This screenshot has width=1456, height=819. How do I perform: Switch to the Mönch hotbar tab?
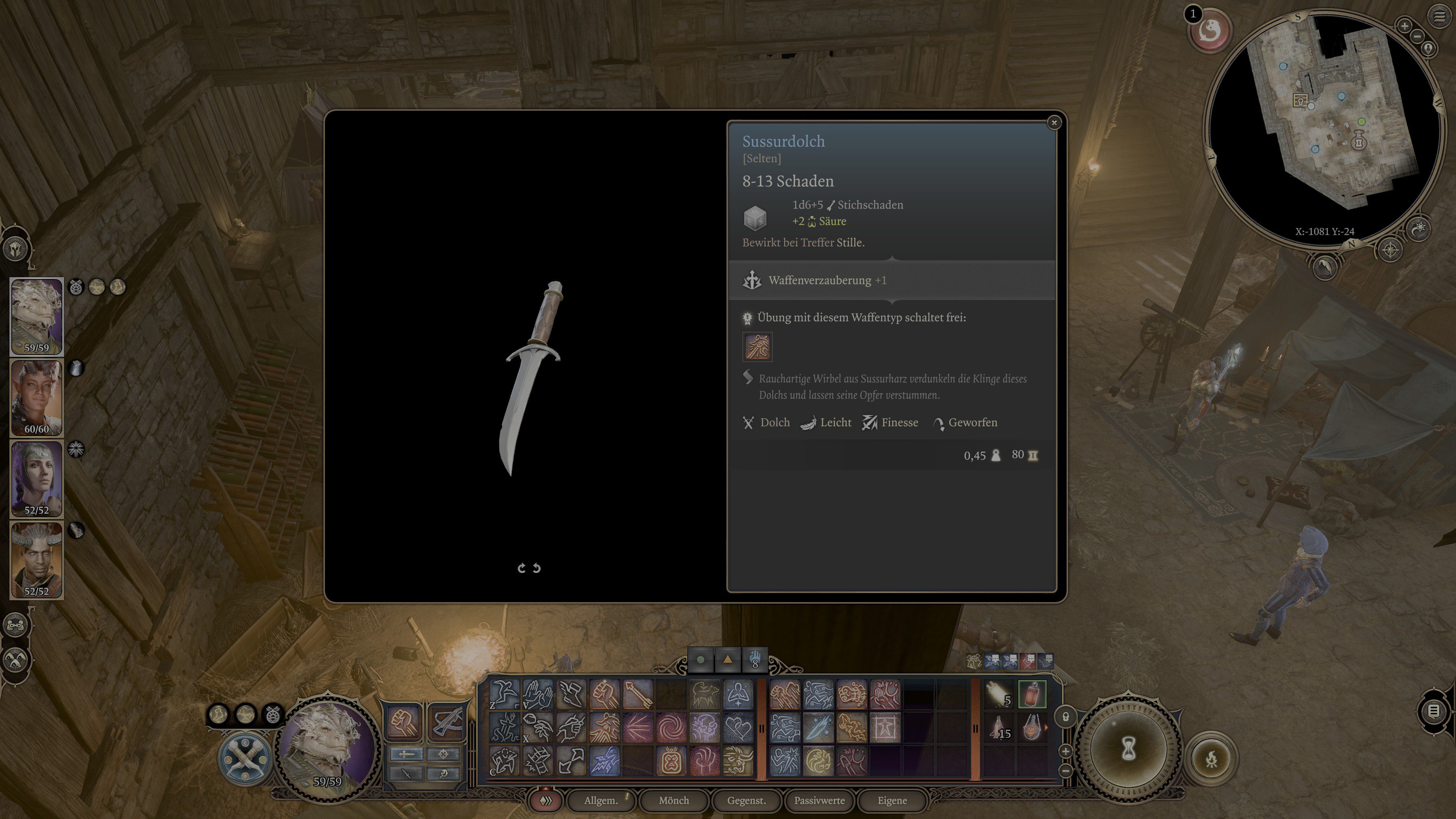tap(674, 800)
